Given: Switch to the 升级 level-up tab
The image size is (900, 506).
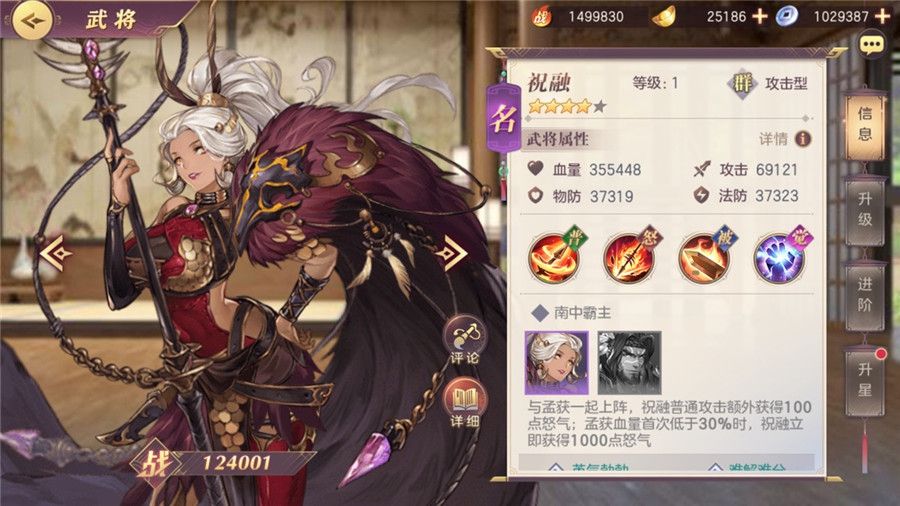Looking at the screenshot, I should click(x=865, y=206).
